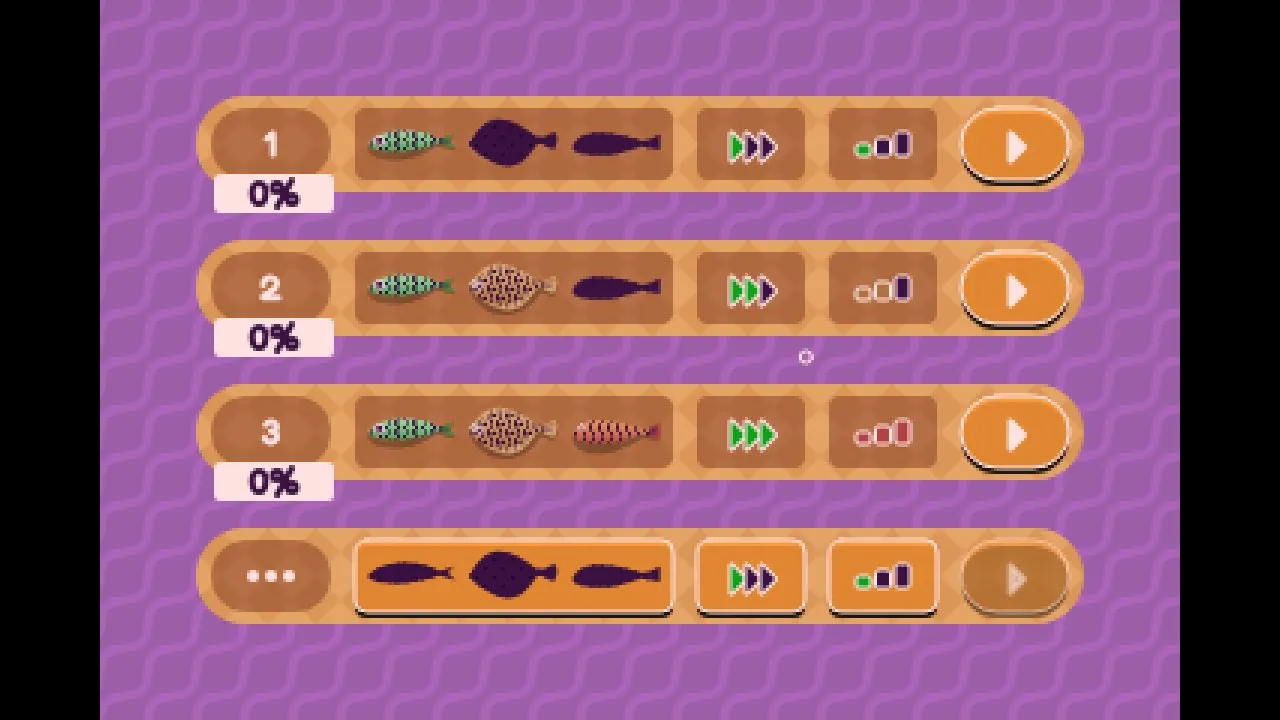The image size is (1280, 720).
Task: Click the 0% progress label under level 3
Action: tap(272, 482)
